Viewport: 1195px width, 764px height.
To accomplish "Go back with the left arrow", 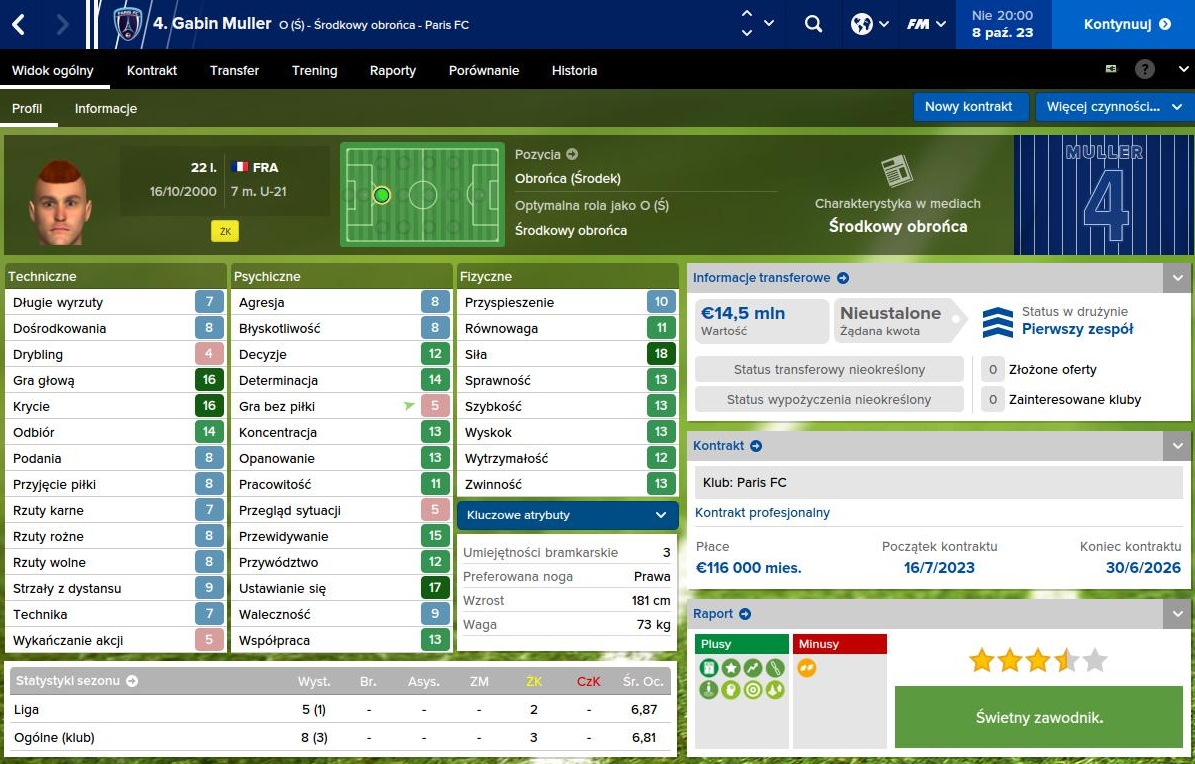I will click(x=19, y=24).
